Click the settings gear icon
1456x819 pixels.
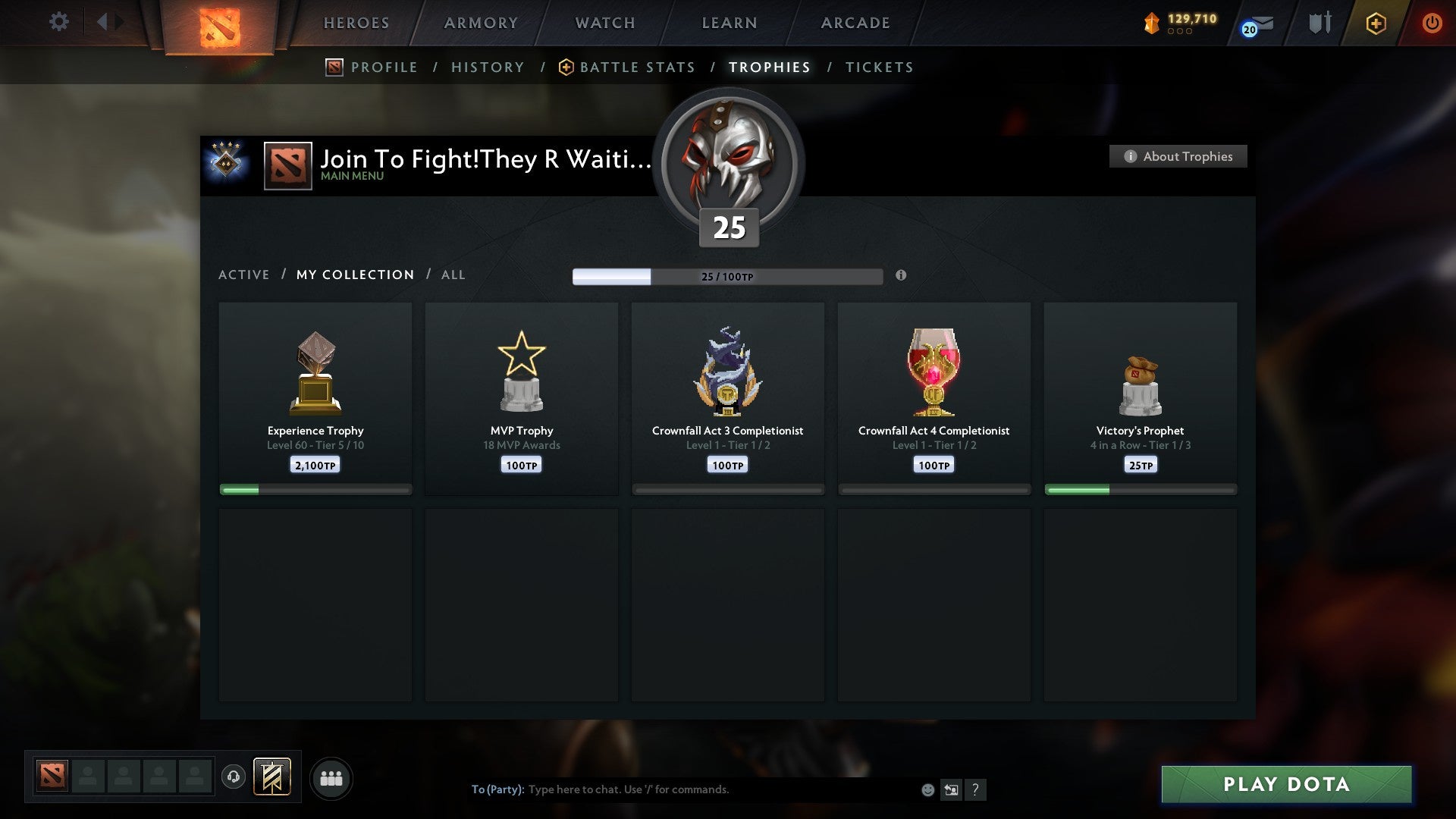point(58,22)
